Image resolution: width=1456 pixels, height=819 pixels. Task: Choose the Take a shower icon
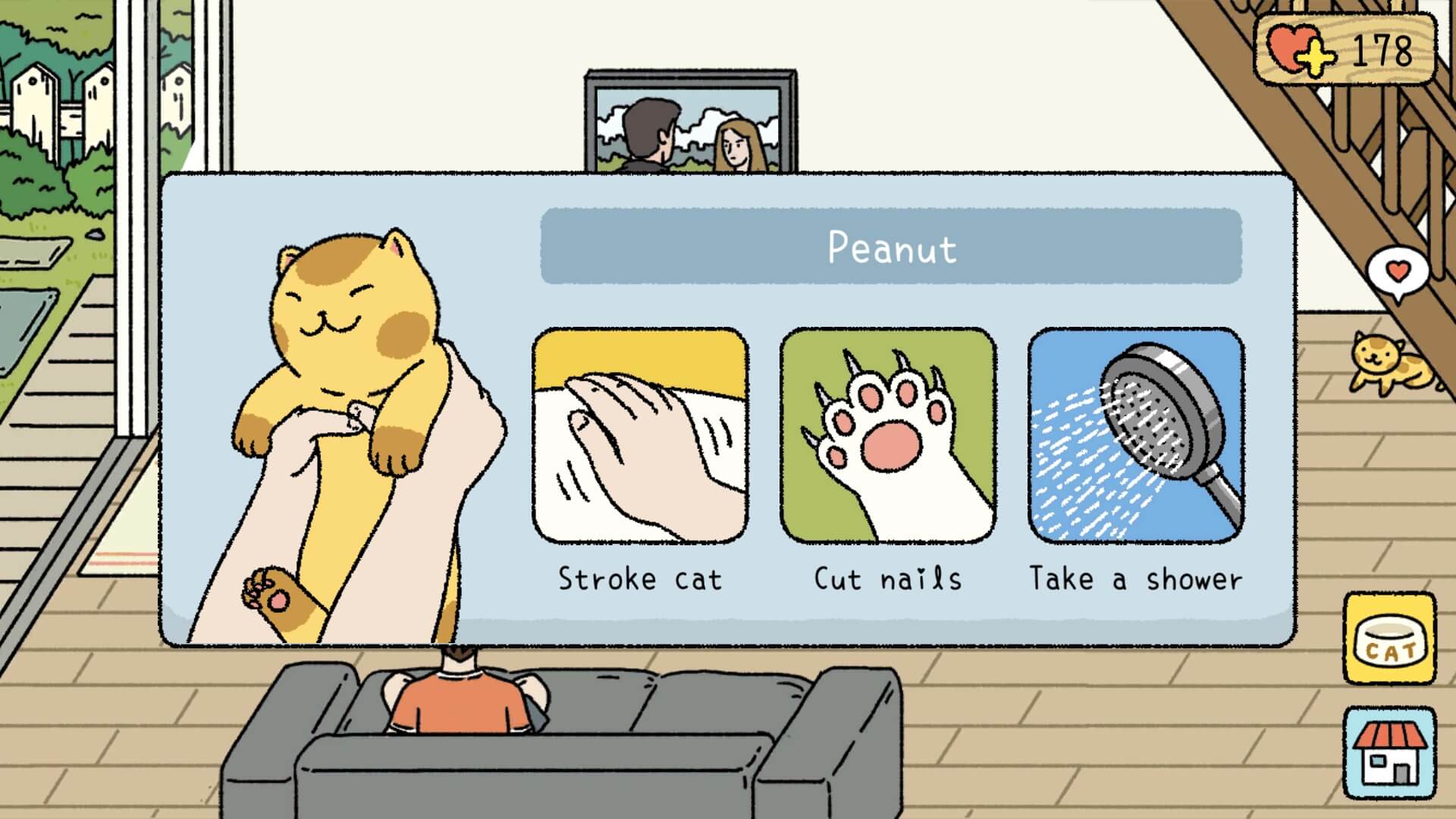(1134, 436)
